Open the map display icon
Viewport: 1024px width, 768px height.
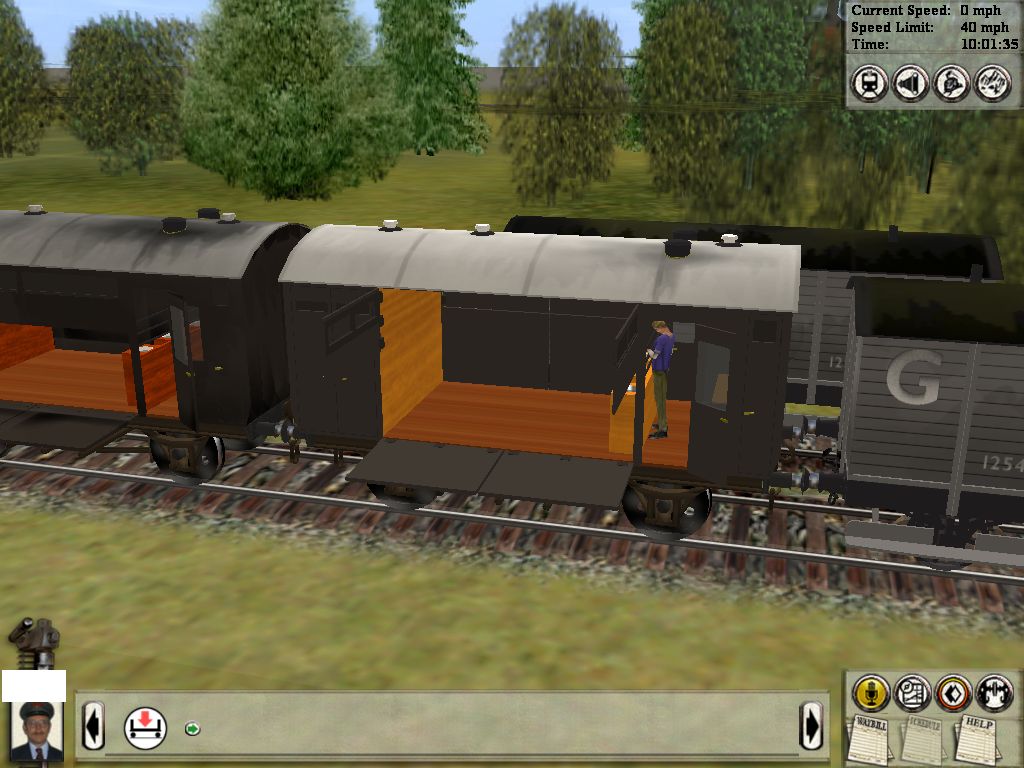click(912, 691)
